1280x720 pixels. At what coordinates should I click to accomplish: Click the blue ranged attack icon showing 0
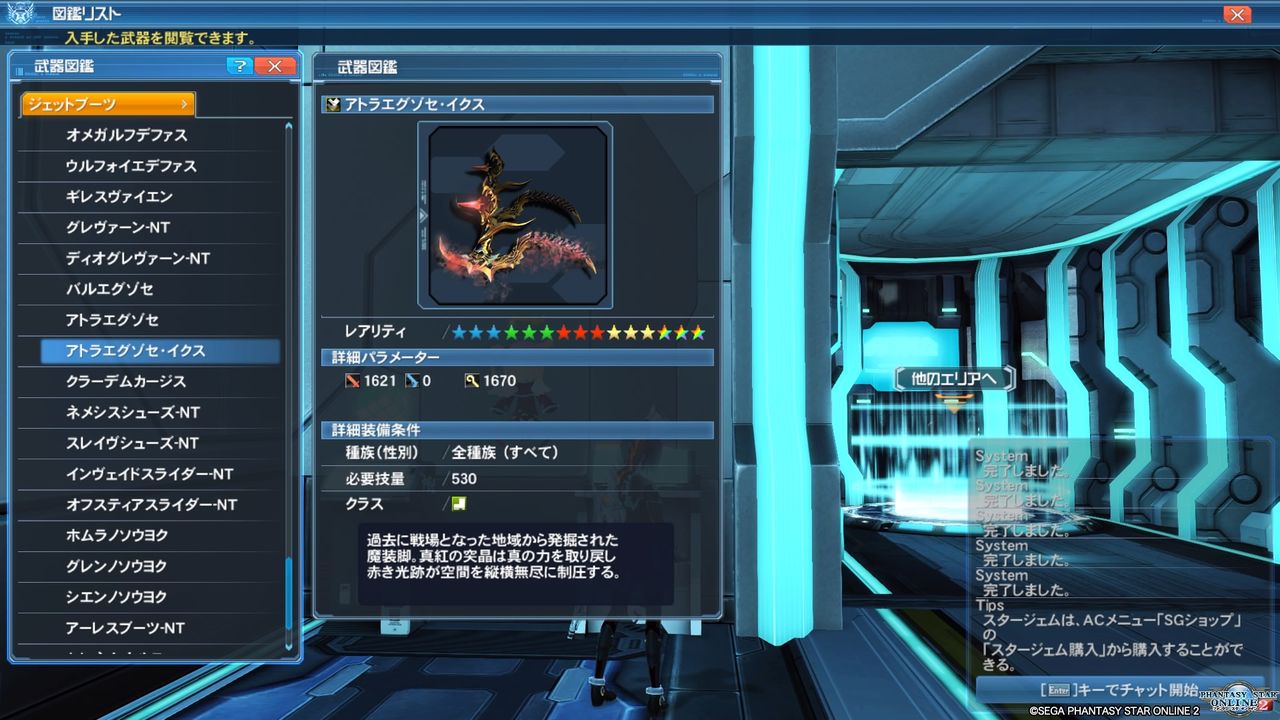[x=410, y=380]
